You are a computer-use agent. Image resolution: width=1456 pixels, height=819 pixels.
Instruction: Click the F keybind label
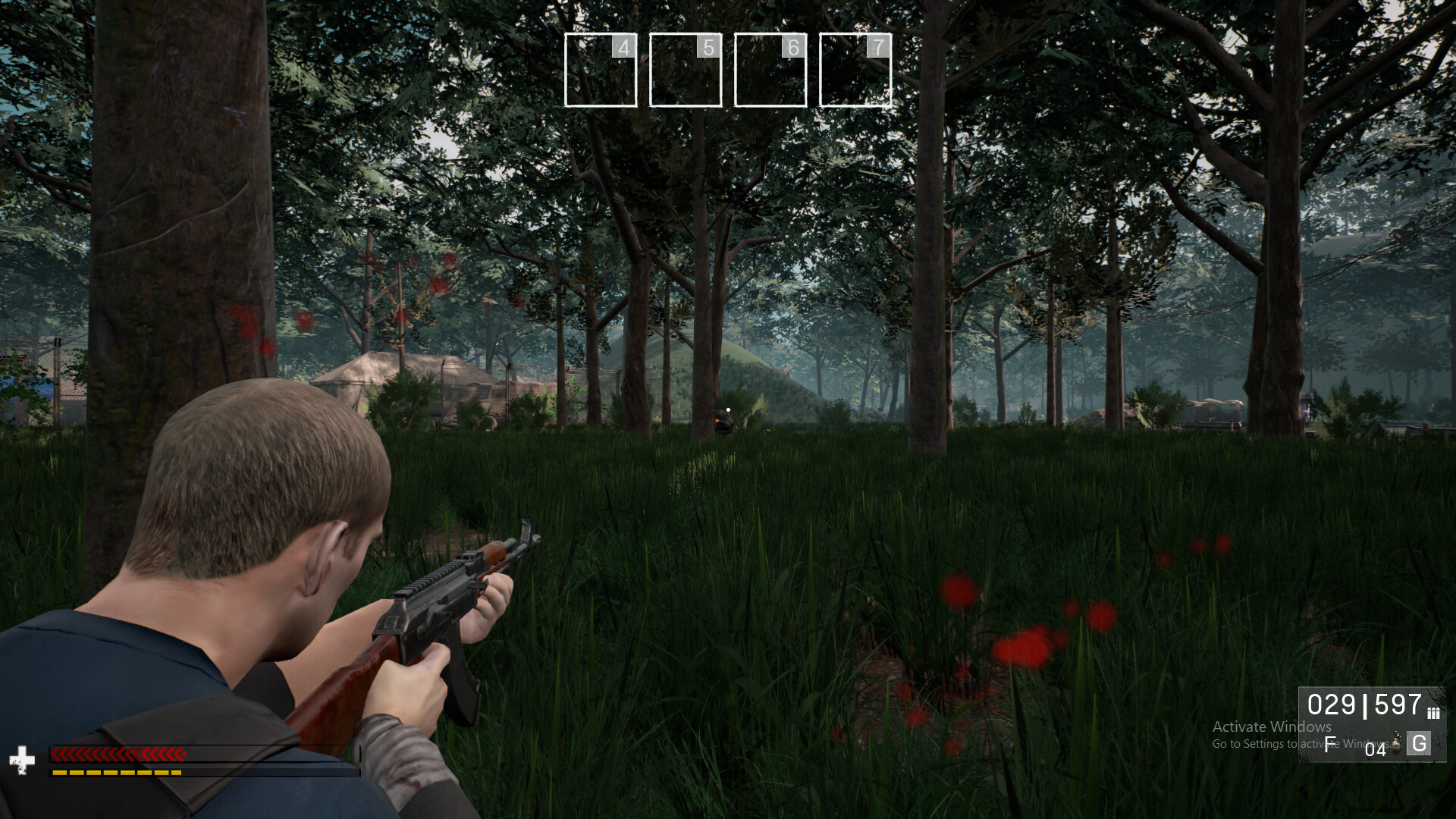coord(1330,745)
